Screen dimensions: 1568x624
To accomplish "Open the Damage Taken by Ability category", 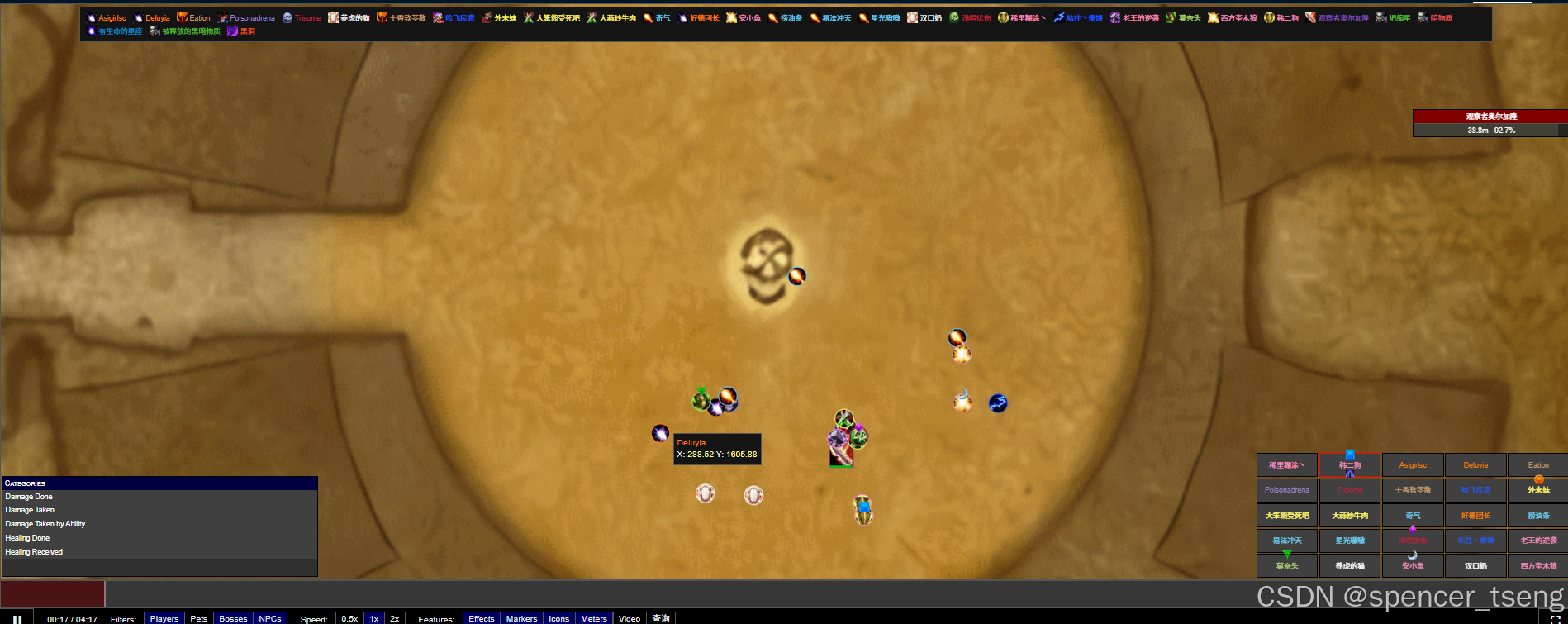I will point(45,524).
